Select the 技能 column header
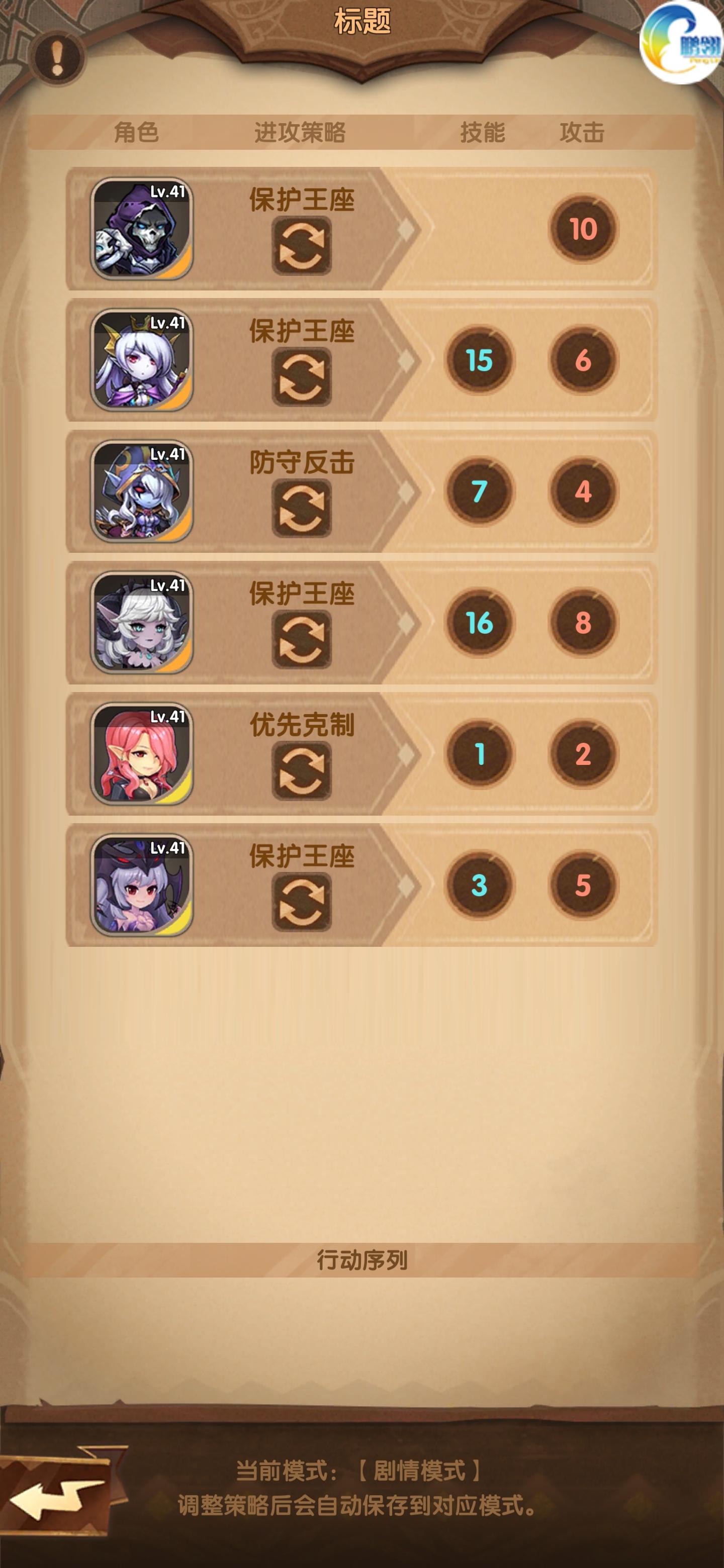The height and width of the screenshot is (1568, 724). [484, 131]
